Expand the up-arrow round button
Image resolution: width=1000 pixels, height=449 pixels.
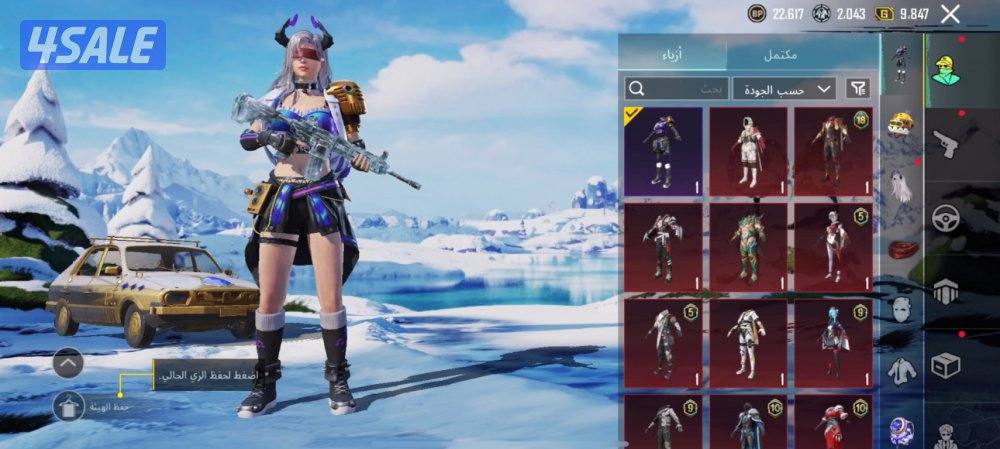pos(68,363)
